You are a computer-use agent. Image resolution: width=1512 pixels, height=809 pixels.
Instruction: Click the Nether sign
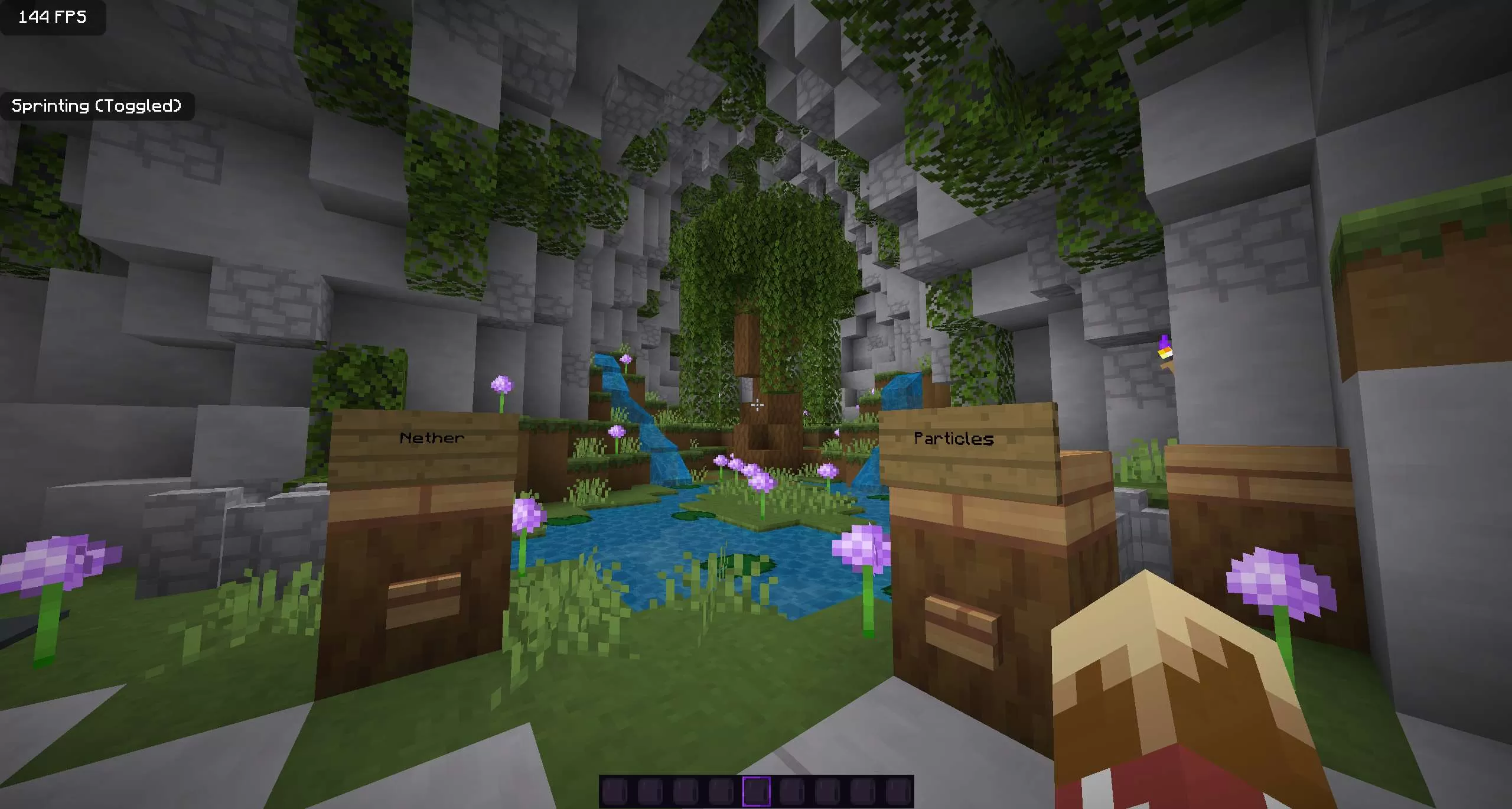tap(432, 437)
